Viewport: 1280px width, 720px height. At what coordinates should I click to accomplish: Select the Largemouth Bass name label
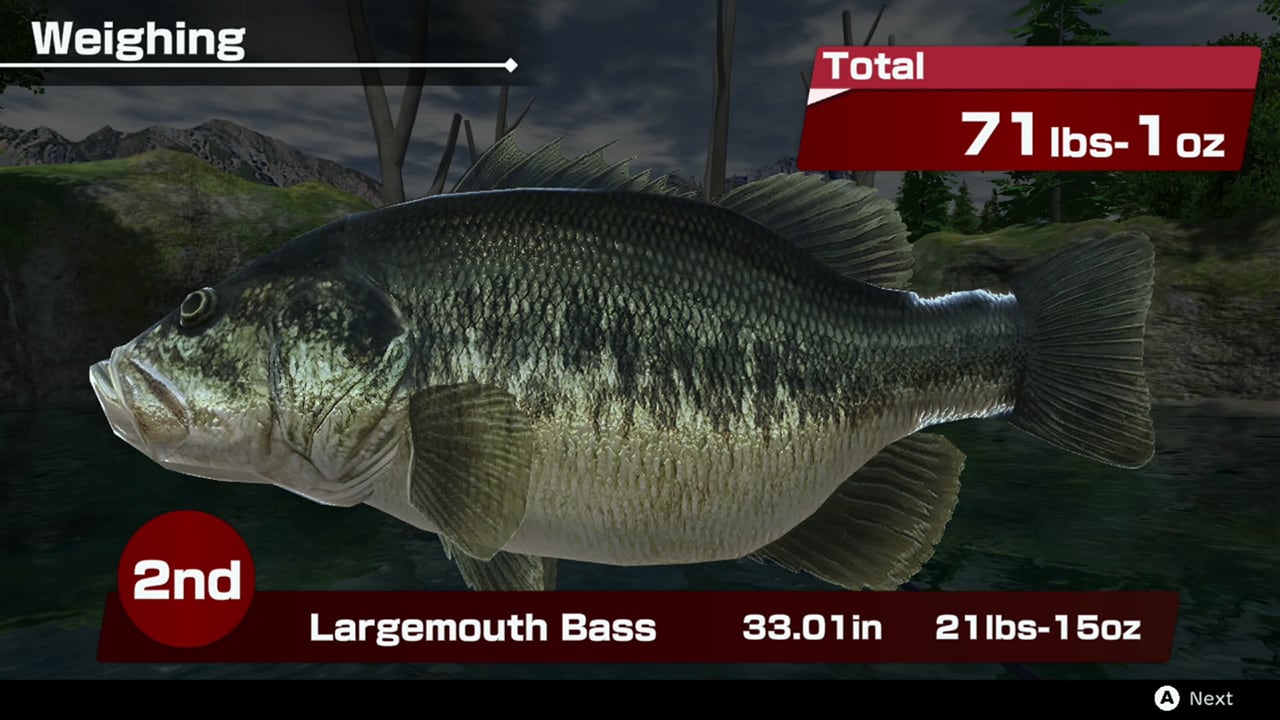pos(483,629)
